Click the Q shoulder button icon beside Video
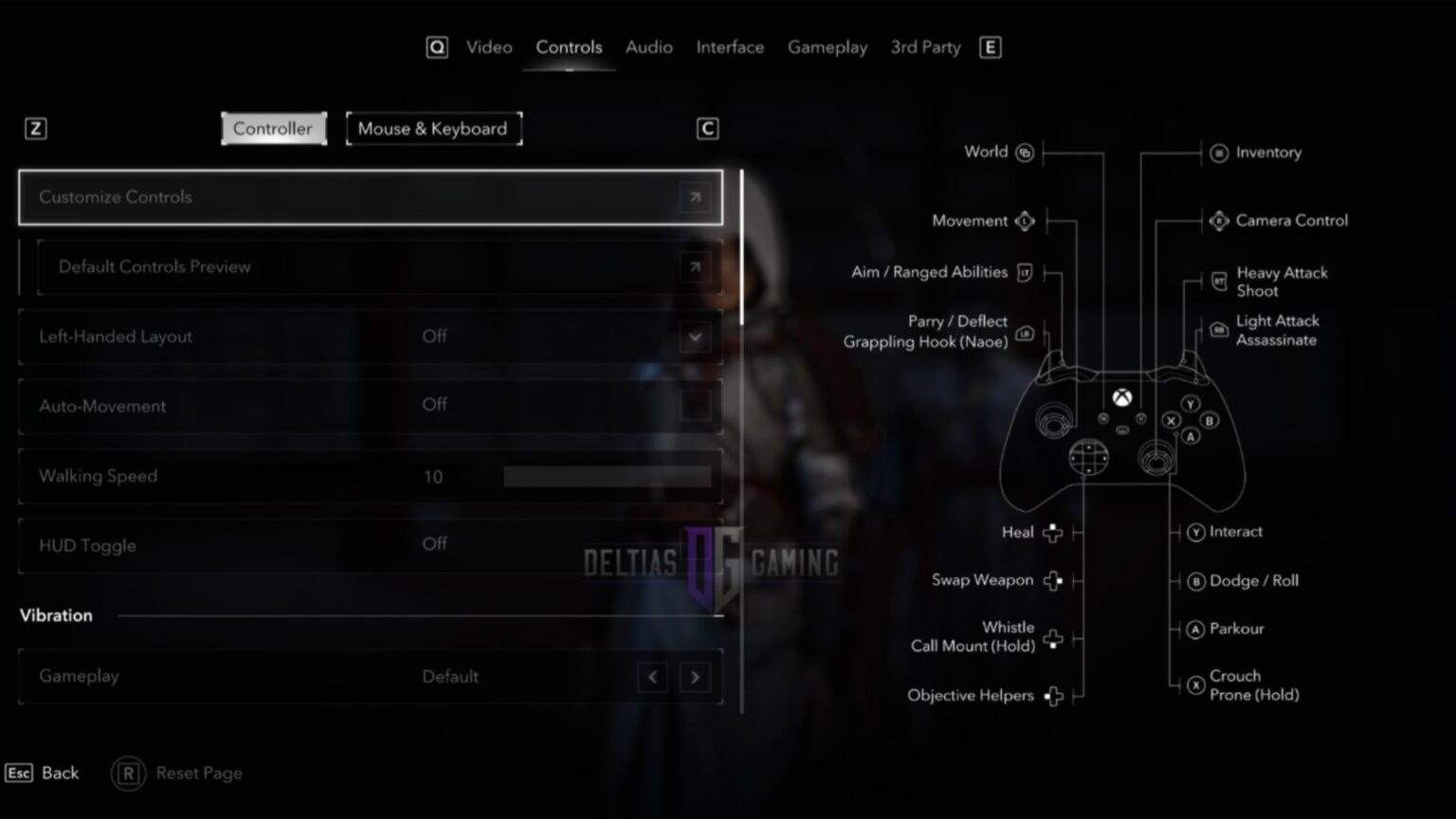 437,46
